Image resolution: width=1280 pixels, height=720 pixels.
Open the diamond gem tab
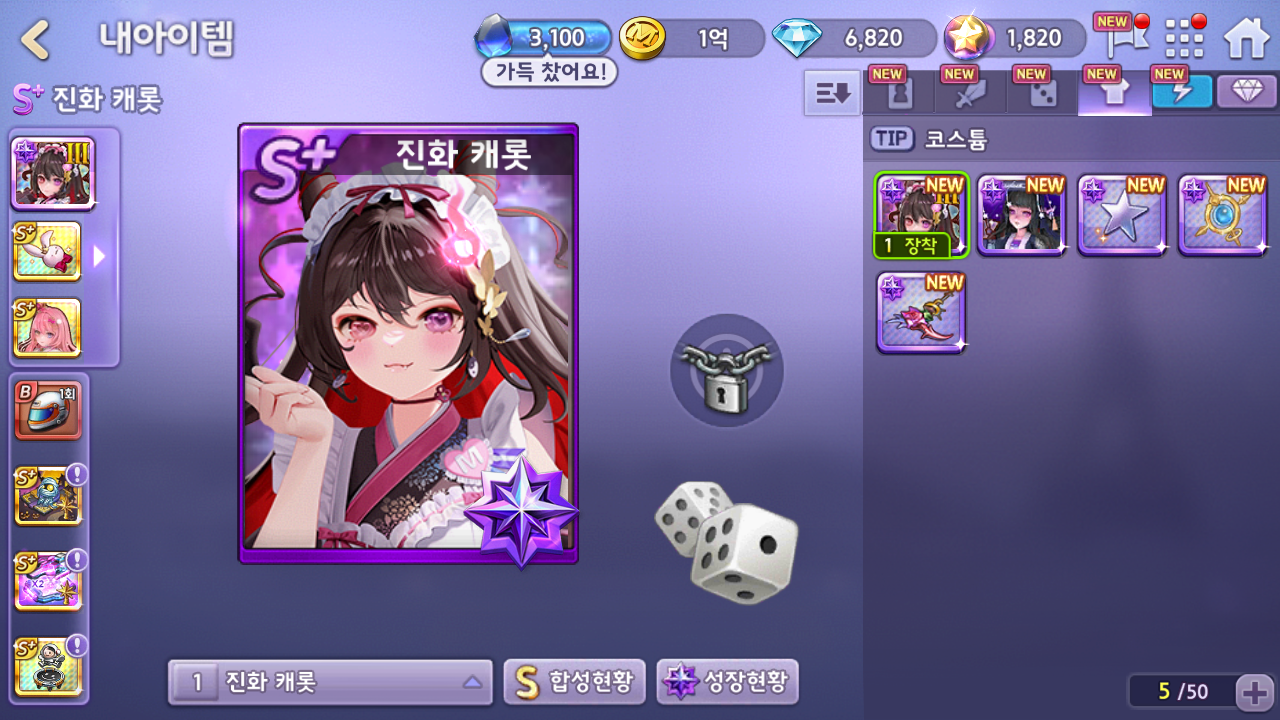pos(1246,92)
